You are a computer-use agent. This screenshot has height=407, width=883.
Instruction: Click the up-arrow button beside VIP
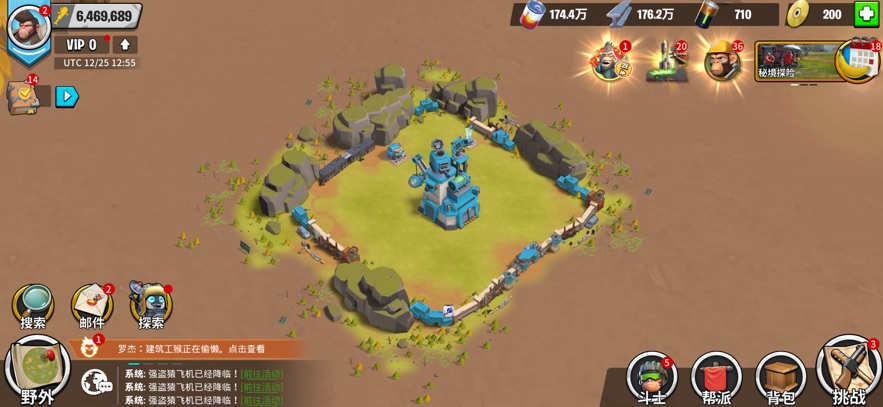[x=125, y=45]
